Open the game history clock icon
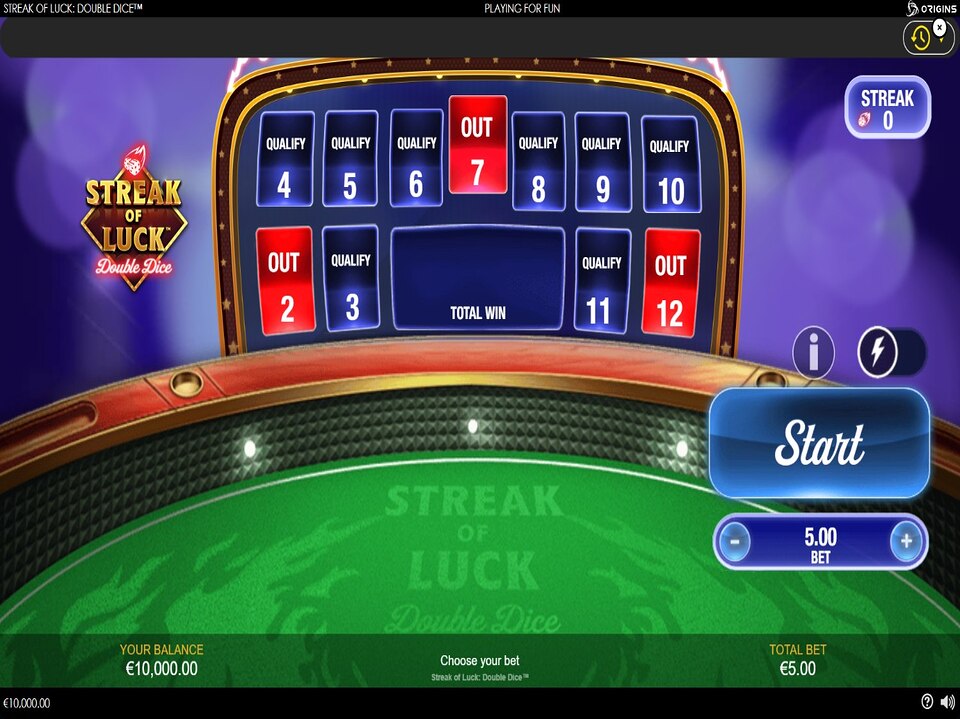Screen dimensions: 960x719 coord(920,38)
